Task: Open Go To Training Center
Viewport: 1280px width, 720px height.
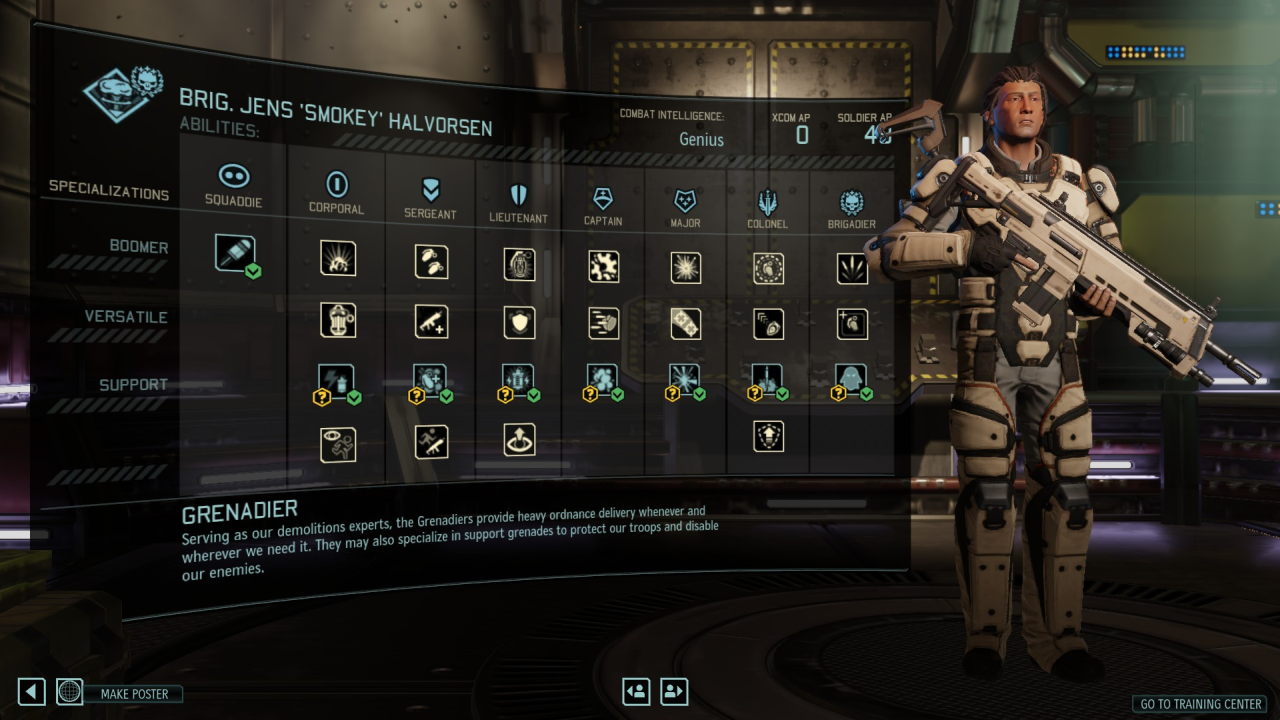Action: [1201, 704]
